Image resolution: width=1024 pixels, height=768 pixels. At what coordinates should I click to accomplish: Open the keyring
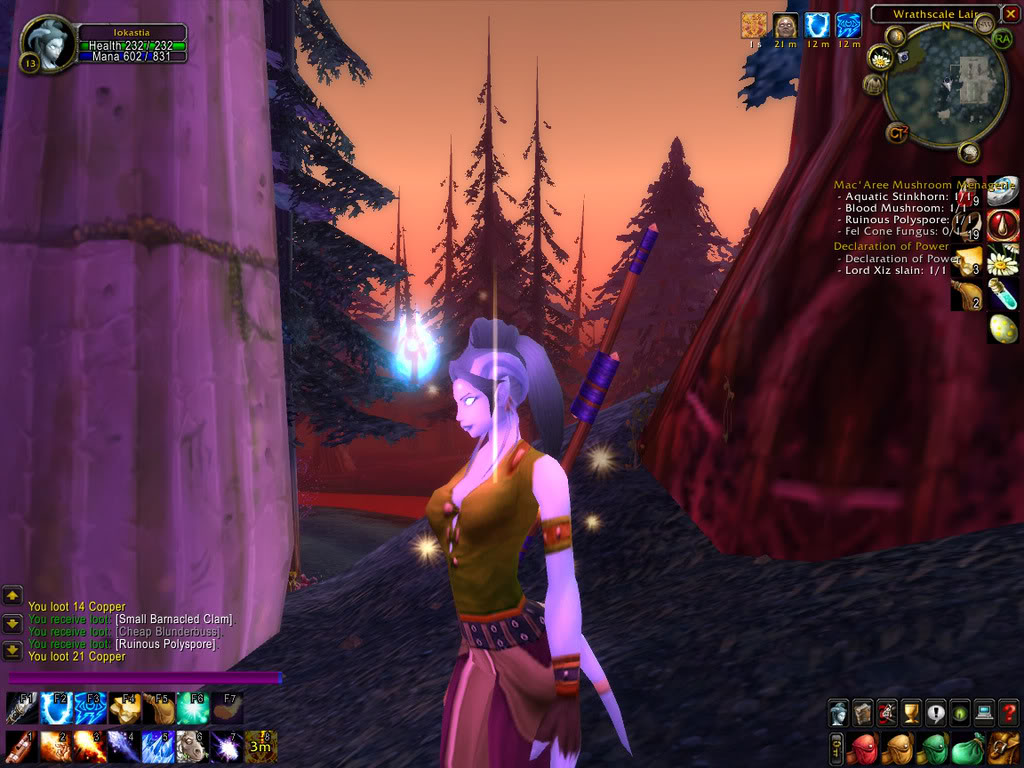coord(837,748)
